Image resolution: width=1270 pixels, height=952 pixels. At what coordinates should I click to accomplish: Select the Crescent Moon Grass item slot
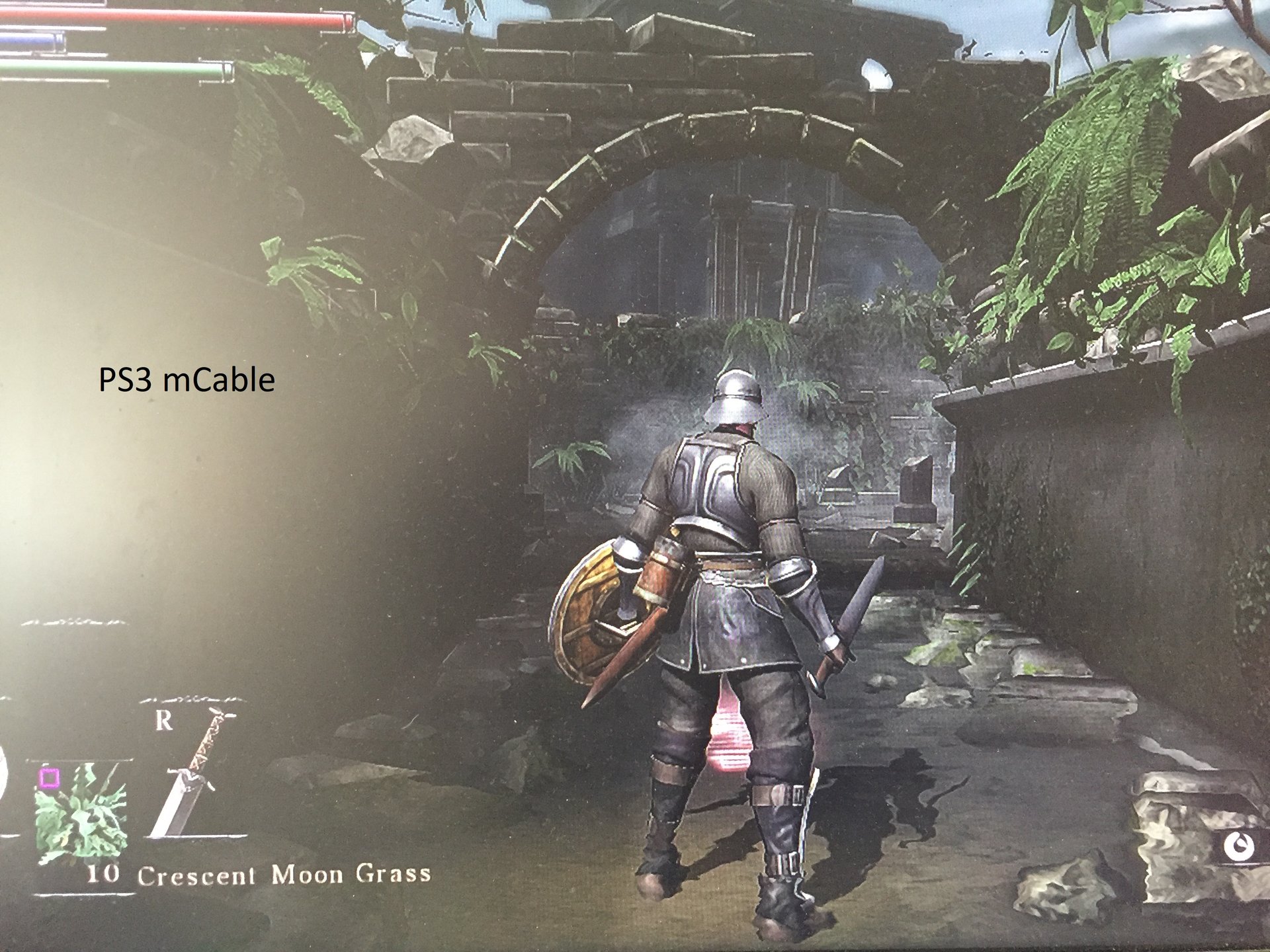pos(82,814)
